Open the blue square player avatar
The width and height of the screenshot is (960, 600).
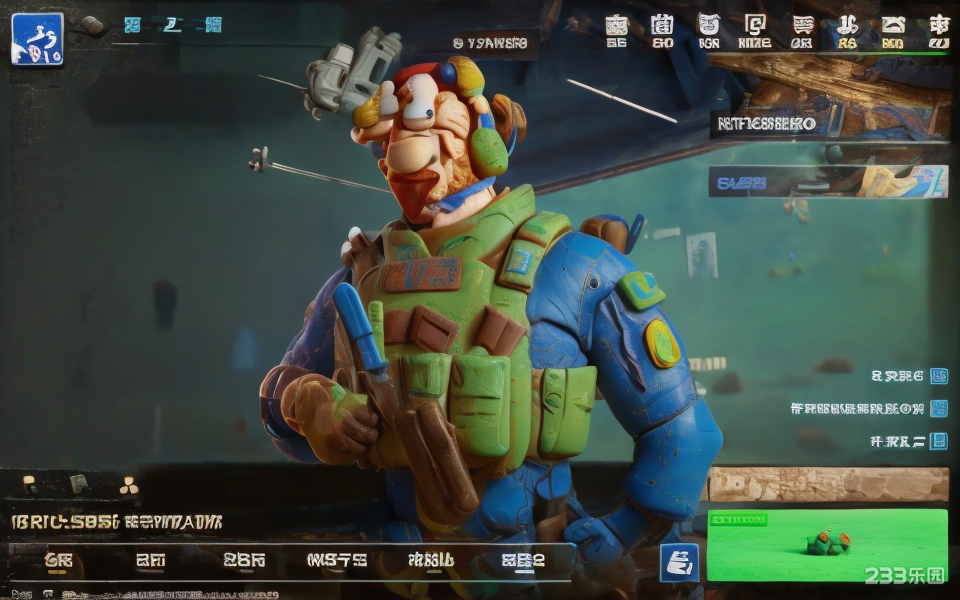click(37, 39)
